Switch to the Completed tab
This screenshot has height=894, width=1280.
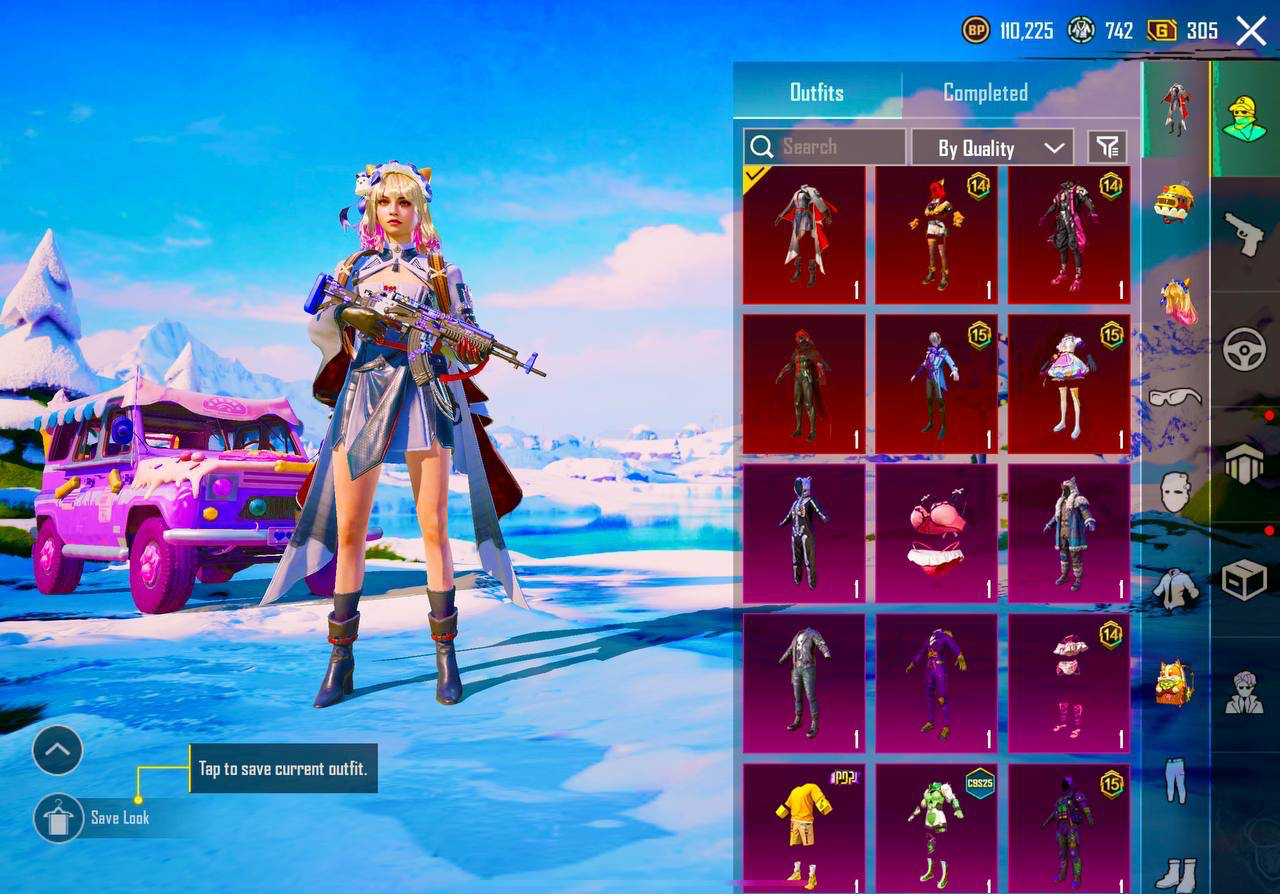coord(985,92)
